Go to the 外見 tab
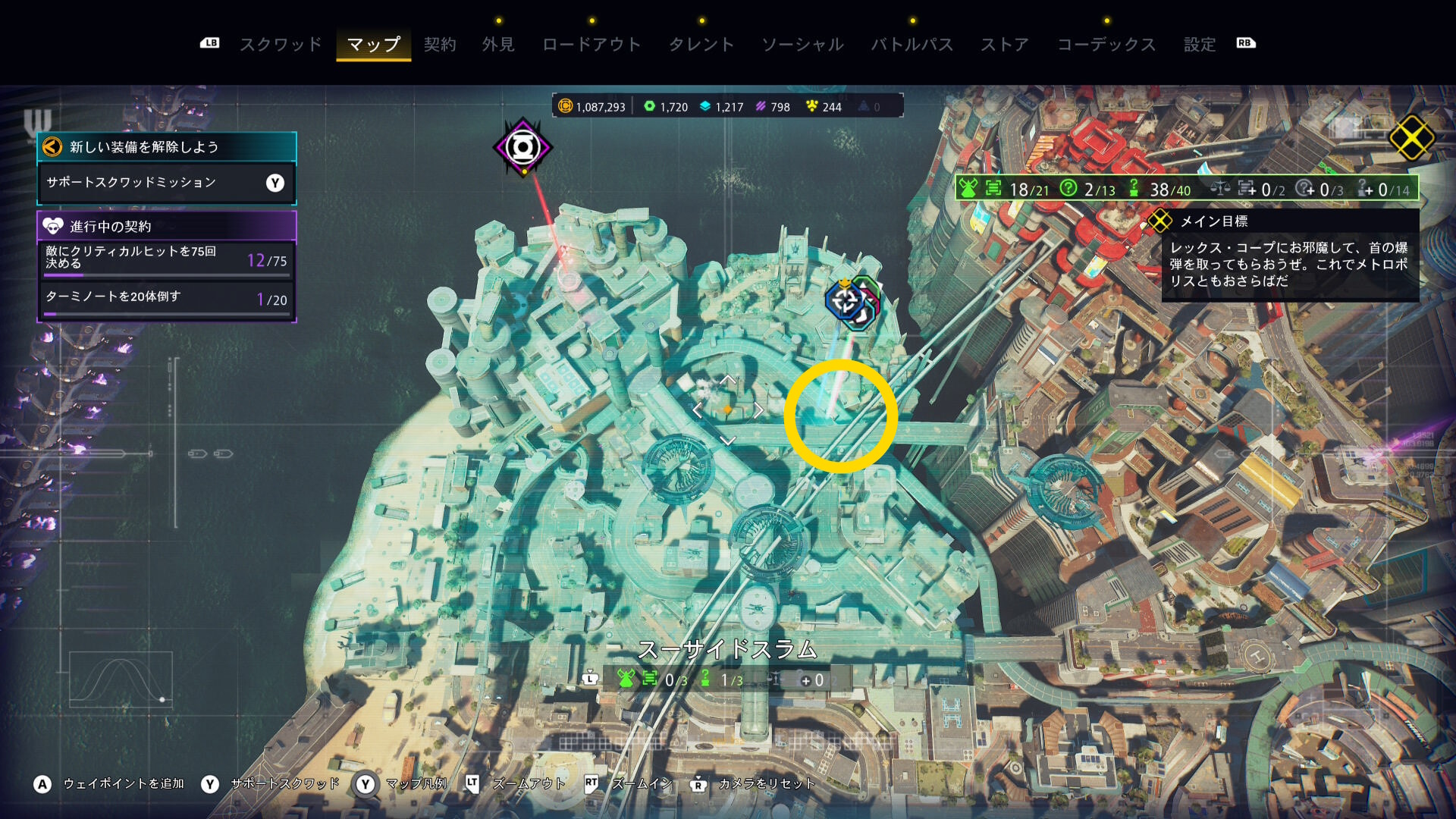 coord(498,45)
